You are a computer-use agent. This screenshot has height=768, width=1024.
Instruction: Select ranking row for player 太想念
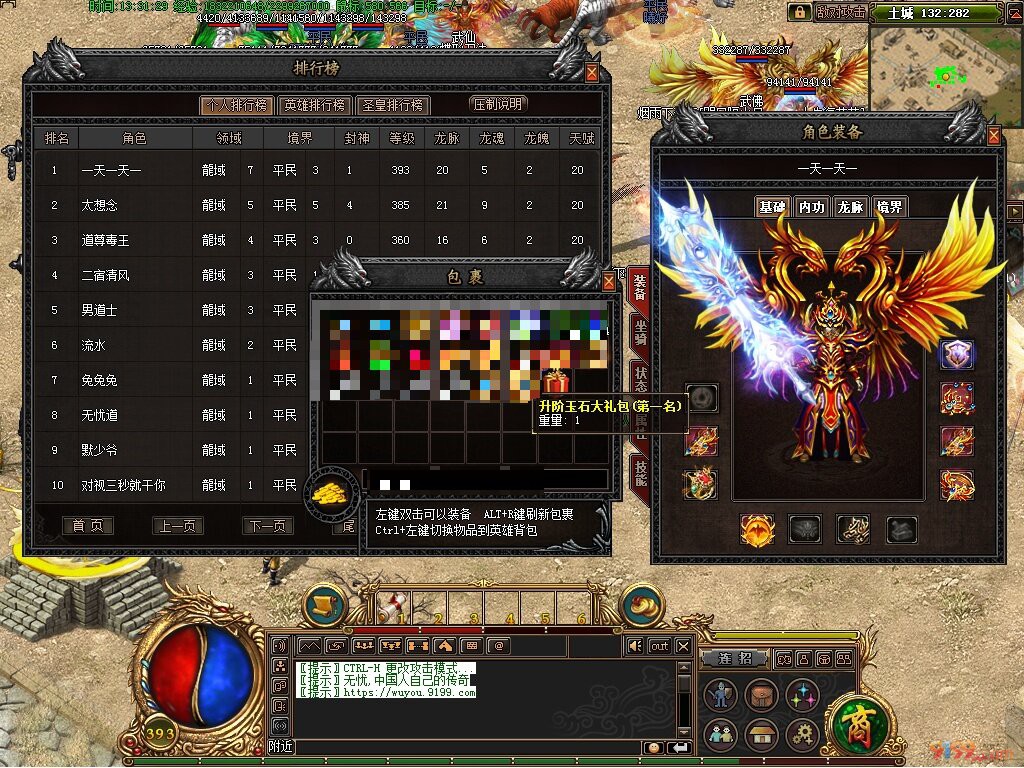(100, 205)
